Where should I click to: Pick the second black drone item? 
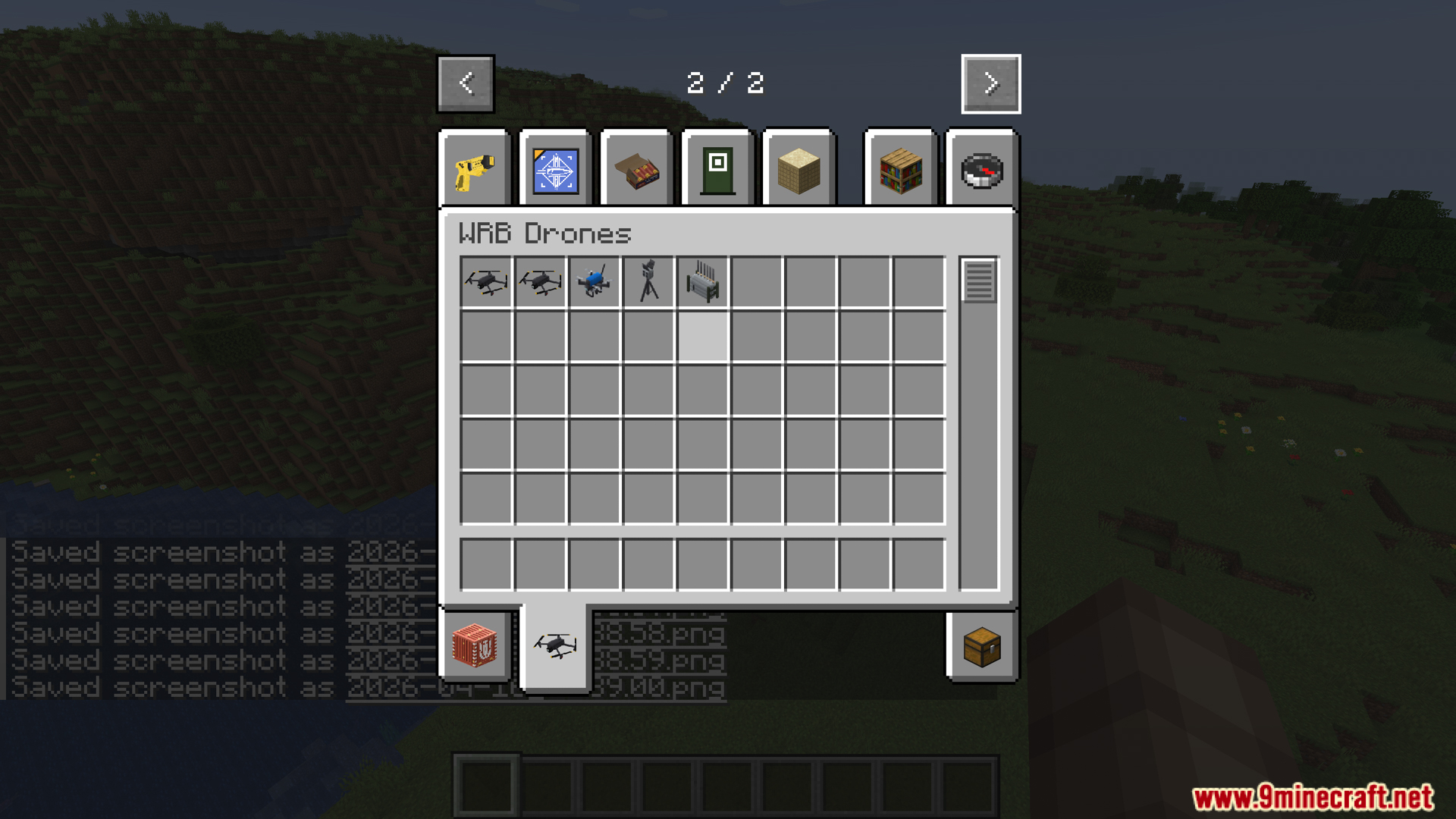540,282
